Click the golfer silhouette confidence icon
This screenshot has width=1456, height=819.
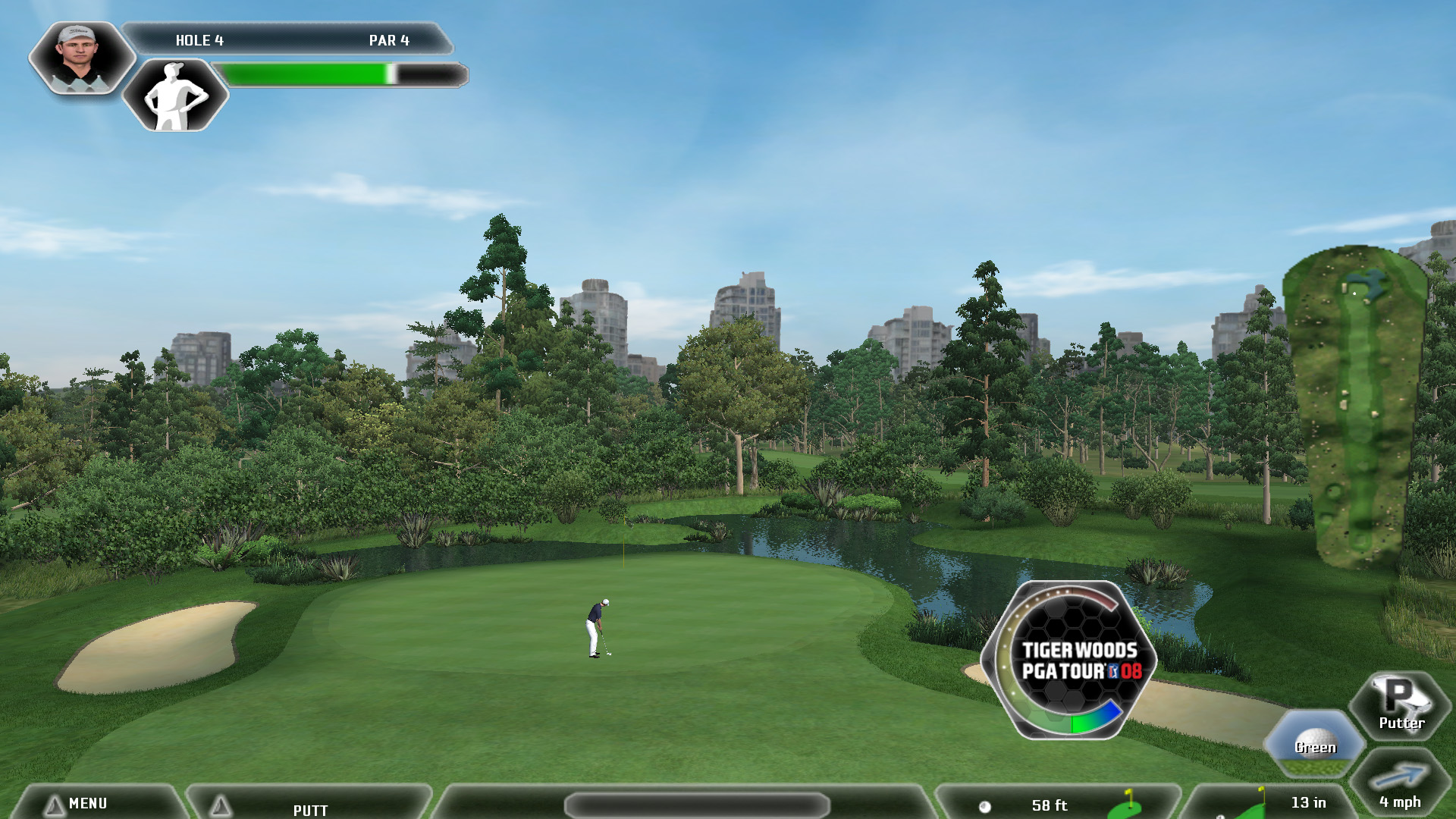pos(175,96)
